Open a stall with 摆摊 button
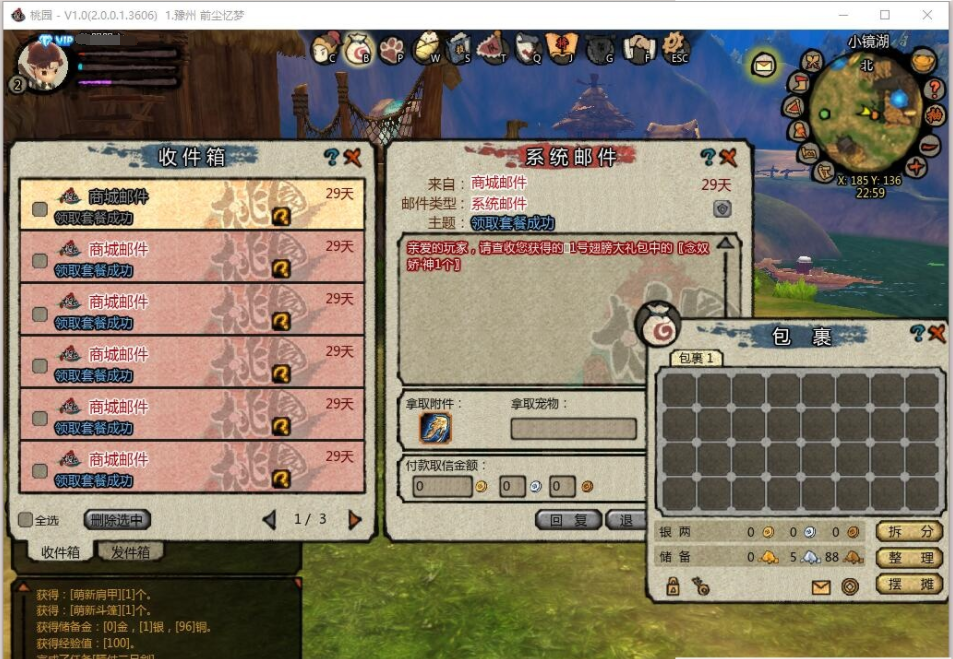This screenshot has height=659, width=953. point(909,584)
